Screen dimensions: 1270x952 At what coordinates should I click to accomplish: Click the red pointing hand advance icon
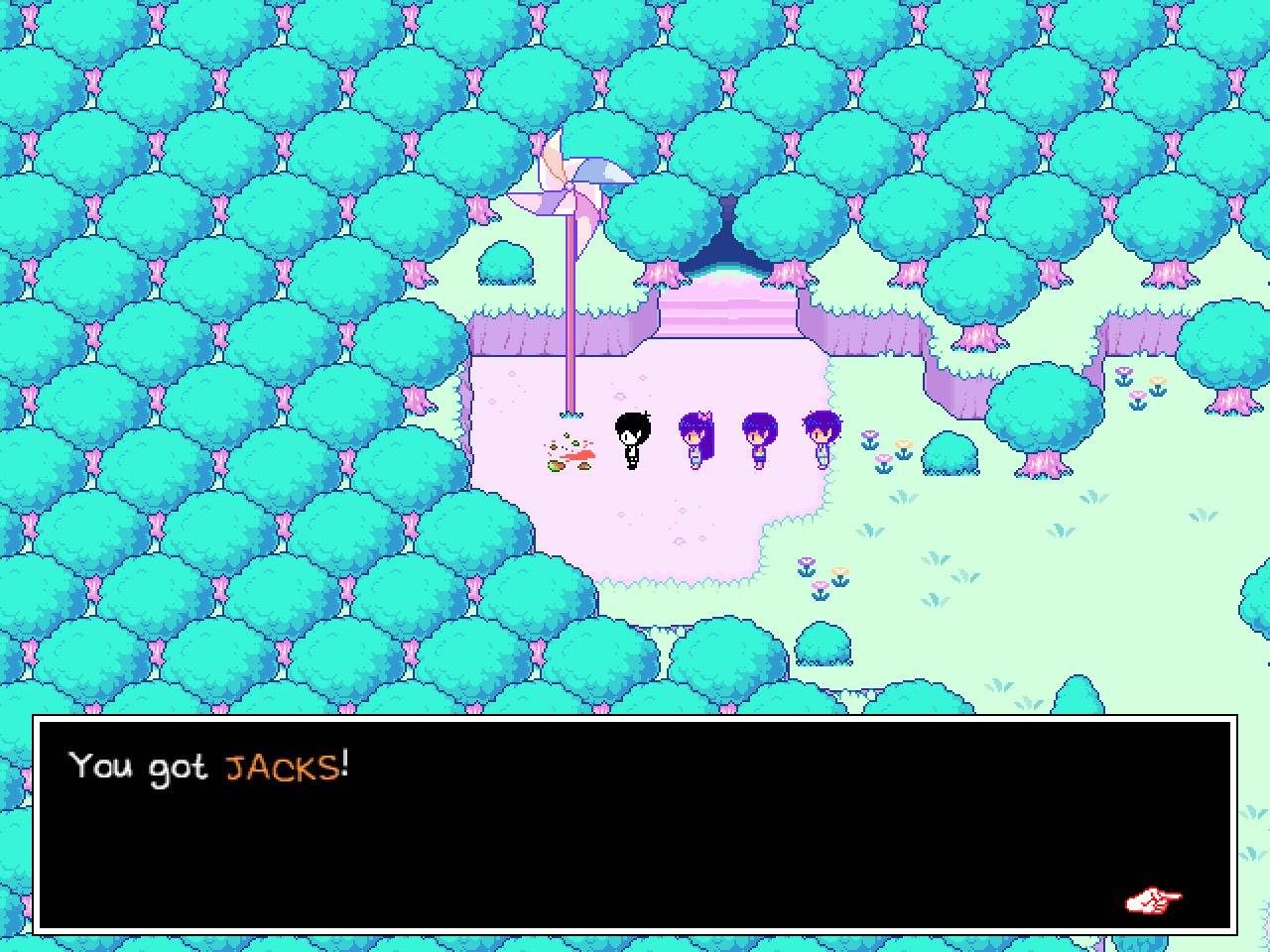(1153, 900)
